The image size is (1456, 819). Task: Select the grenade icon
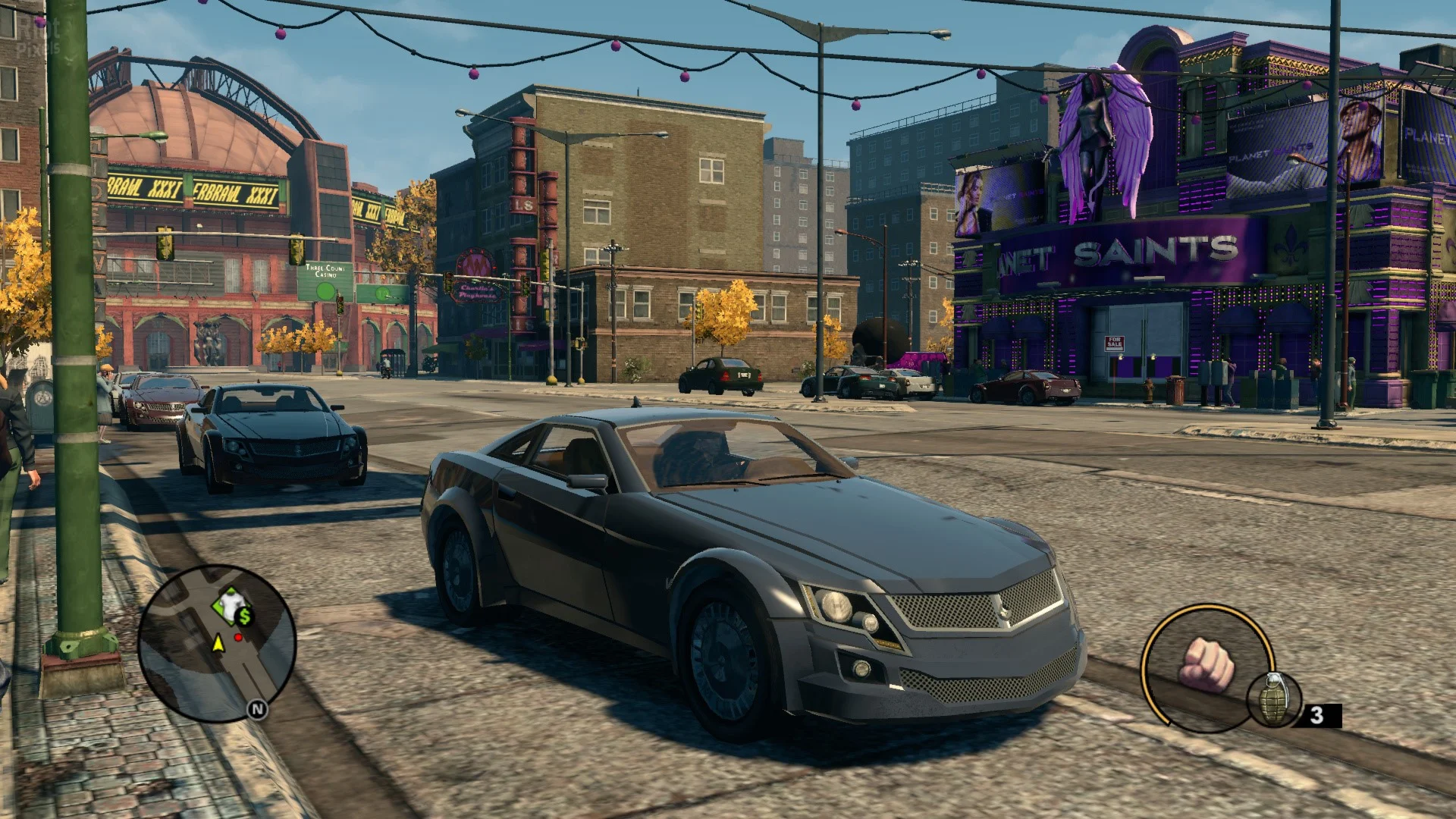(x=1274, y=699)
